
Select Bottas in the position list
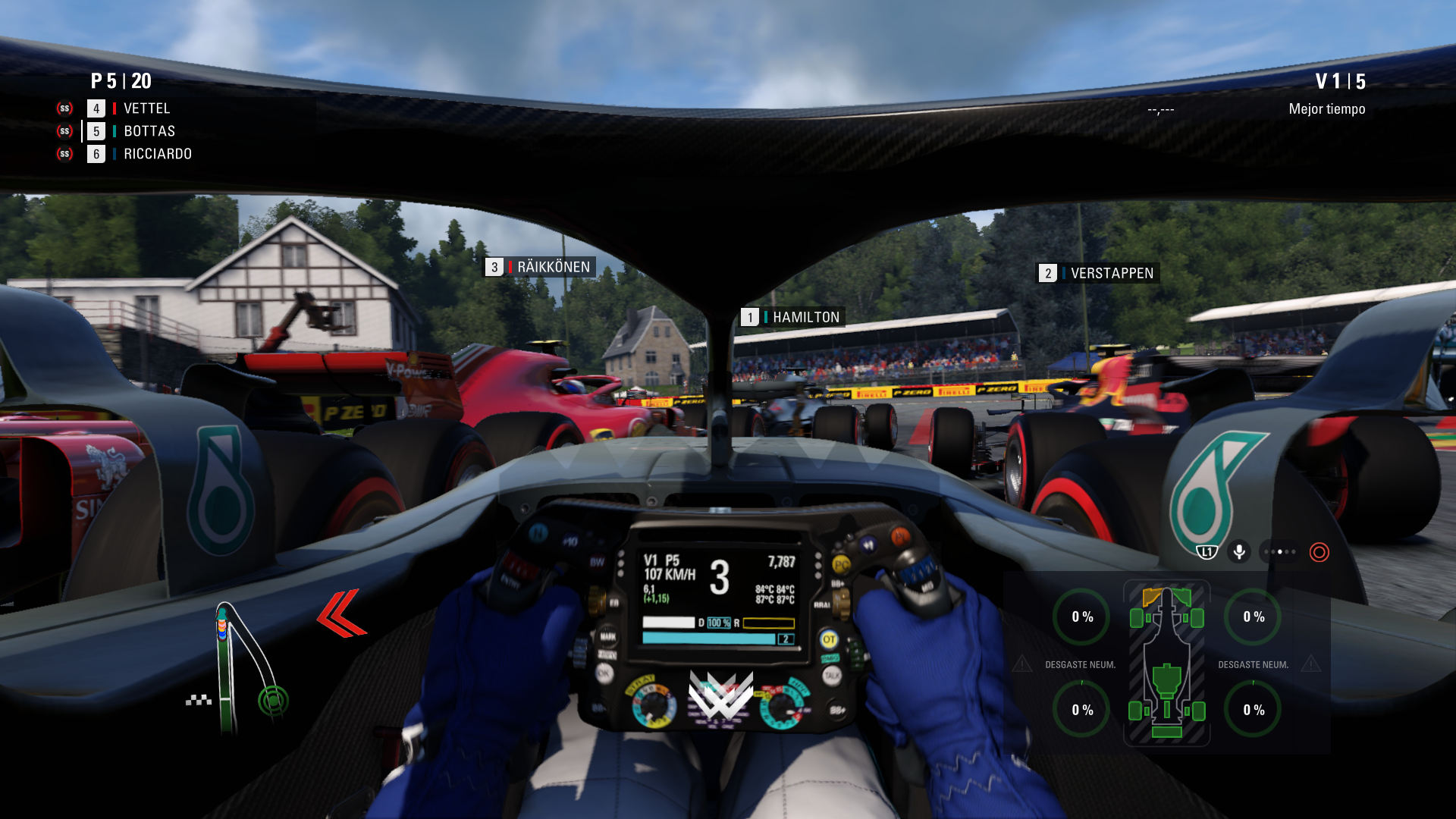click(x=149, y=131)
